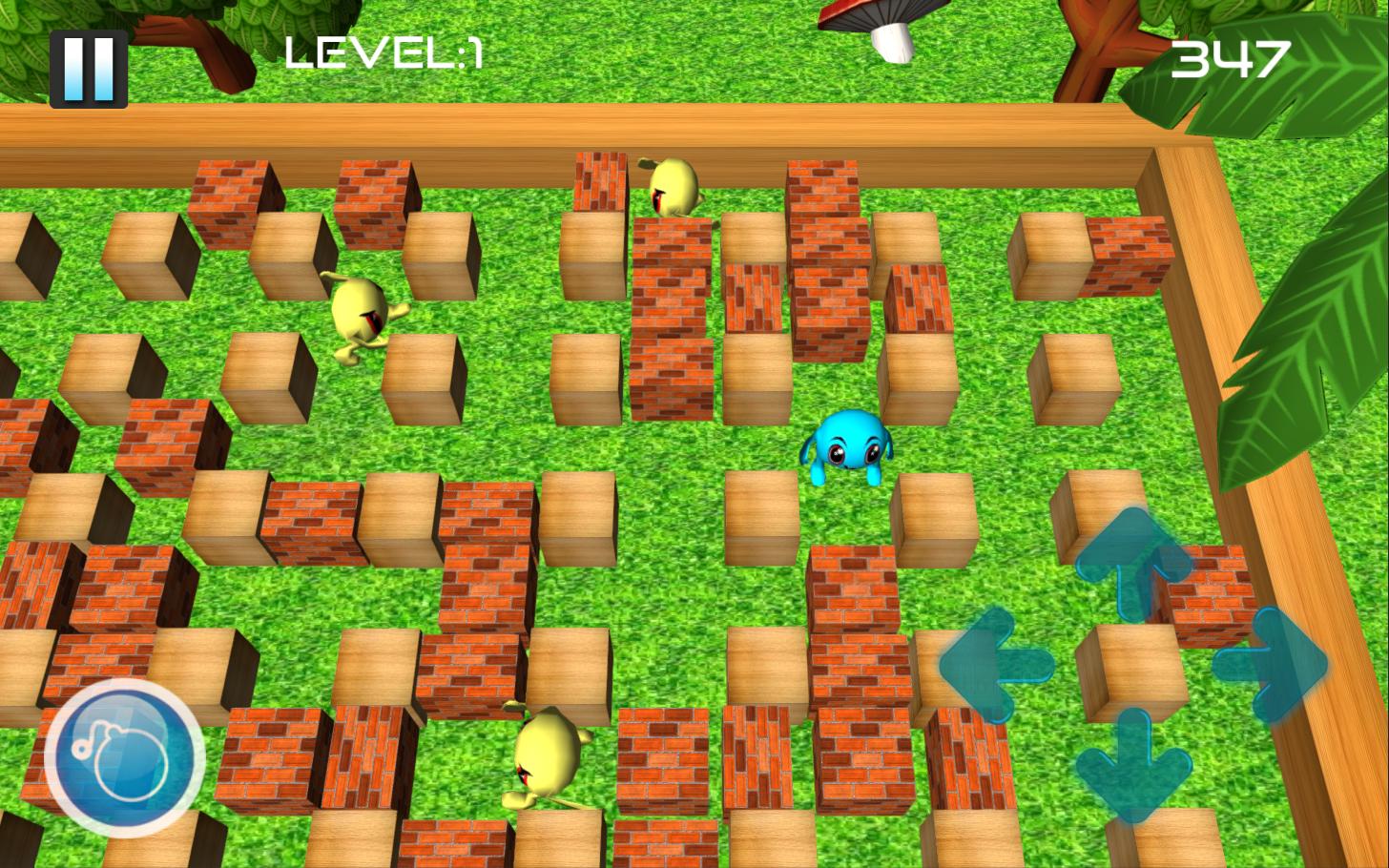Drop a bomb using the round bomb button
The image size is (1389, 868).
(x=124, y=758)
